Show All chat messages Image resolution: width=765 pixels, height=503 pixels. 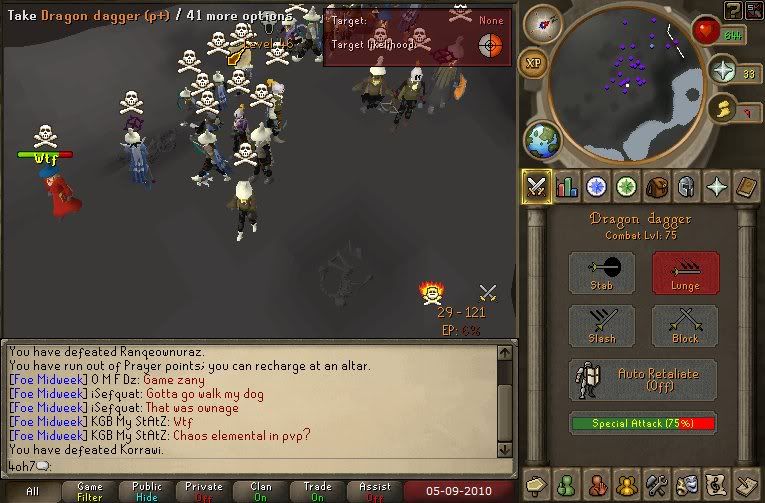pos(32,491)
